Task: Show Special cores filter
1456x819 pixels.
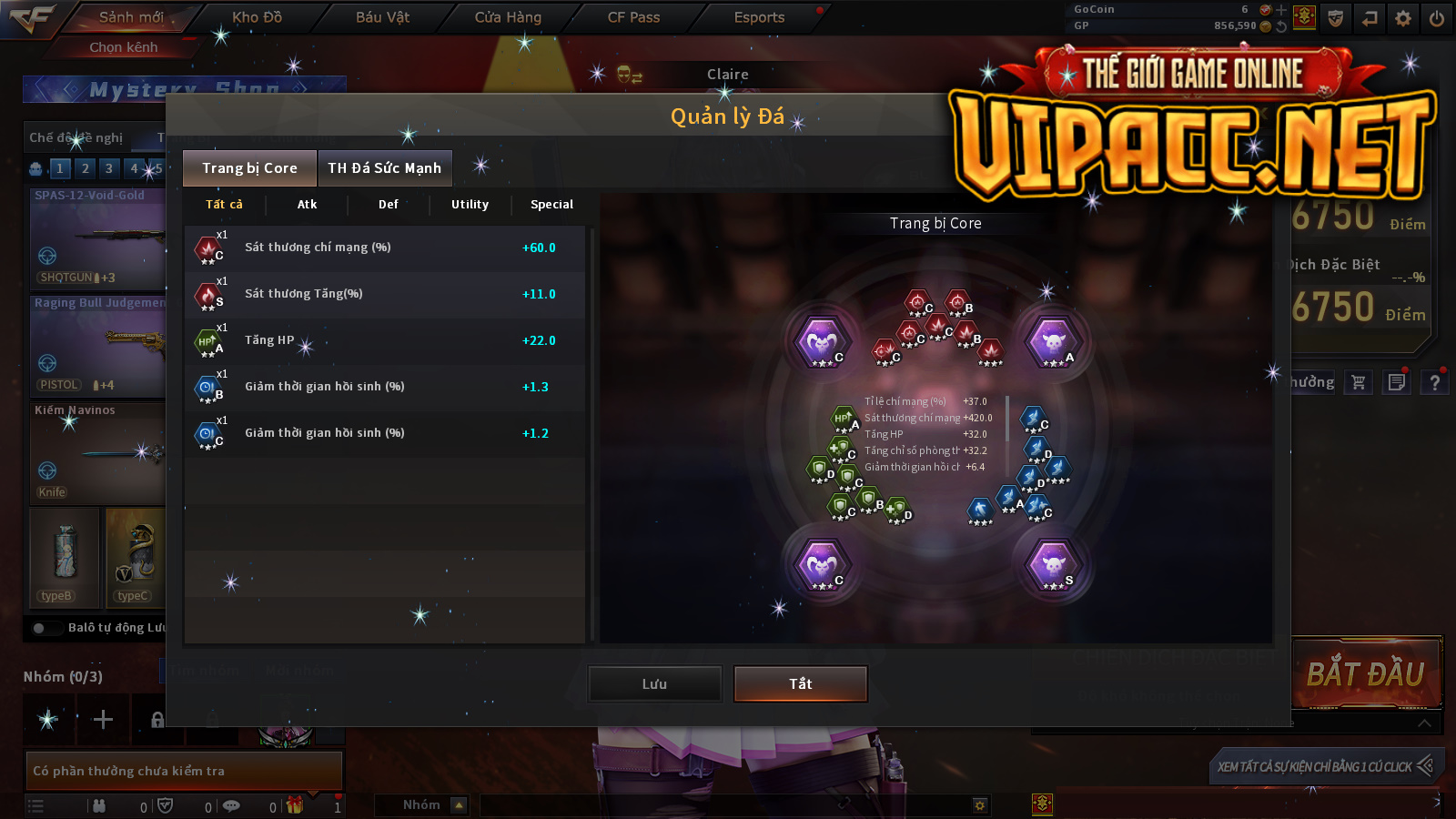Action: (x=551, y=205)
